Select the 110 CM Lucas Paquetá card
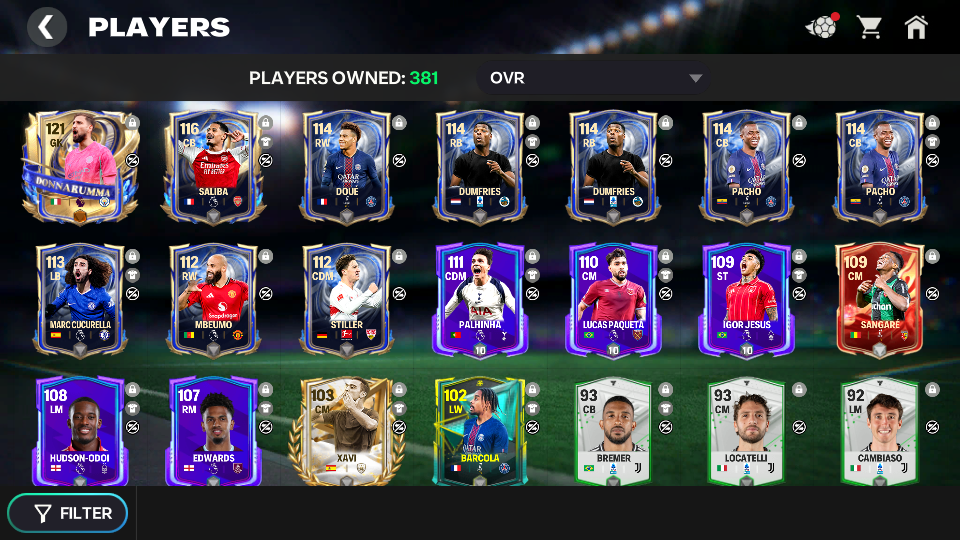Image resolution: width=960 pixels, height=540 pixels. (612, 299)
